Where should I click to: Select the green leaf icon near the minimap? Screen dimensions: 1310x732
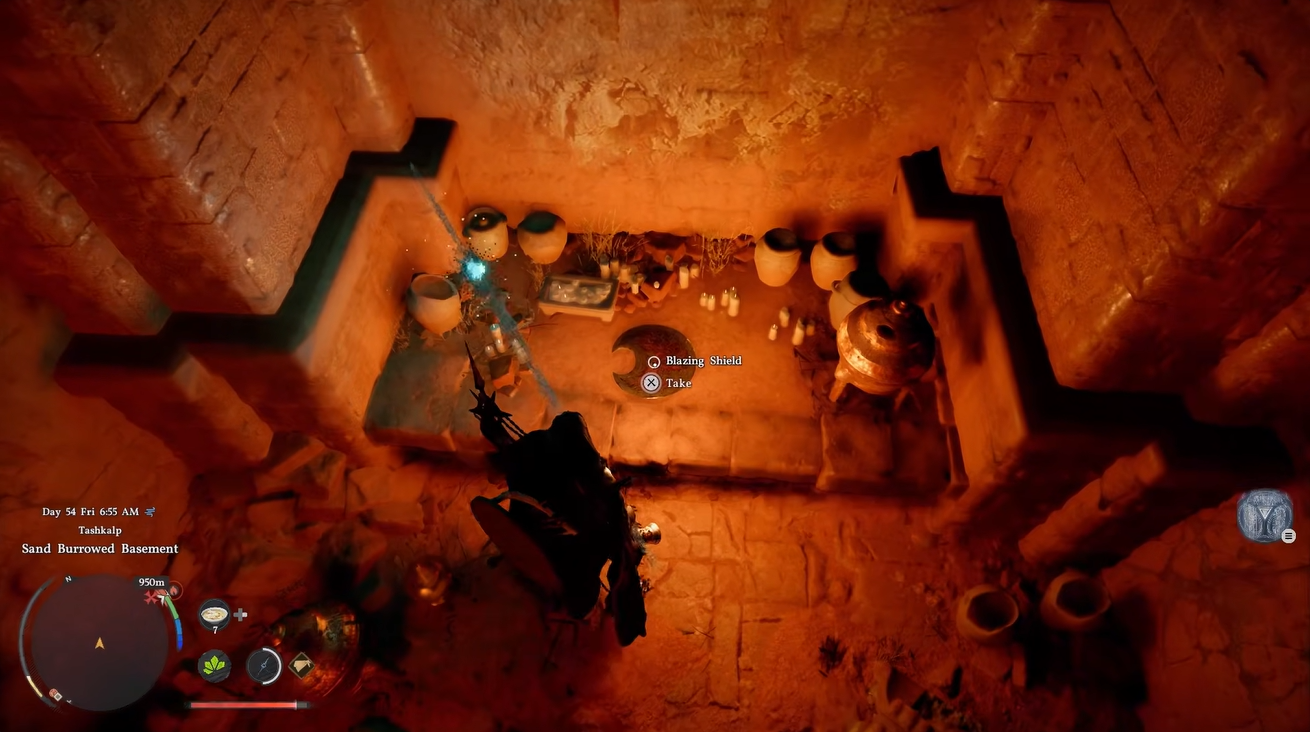(x=215, y=666)
